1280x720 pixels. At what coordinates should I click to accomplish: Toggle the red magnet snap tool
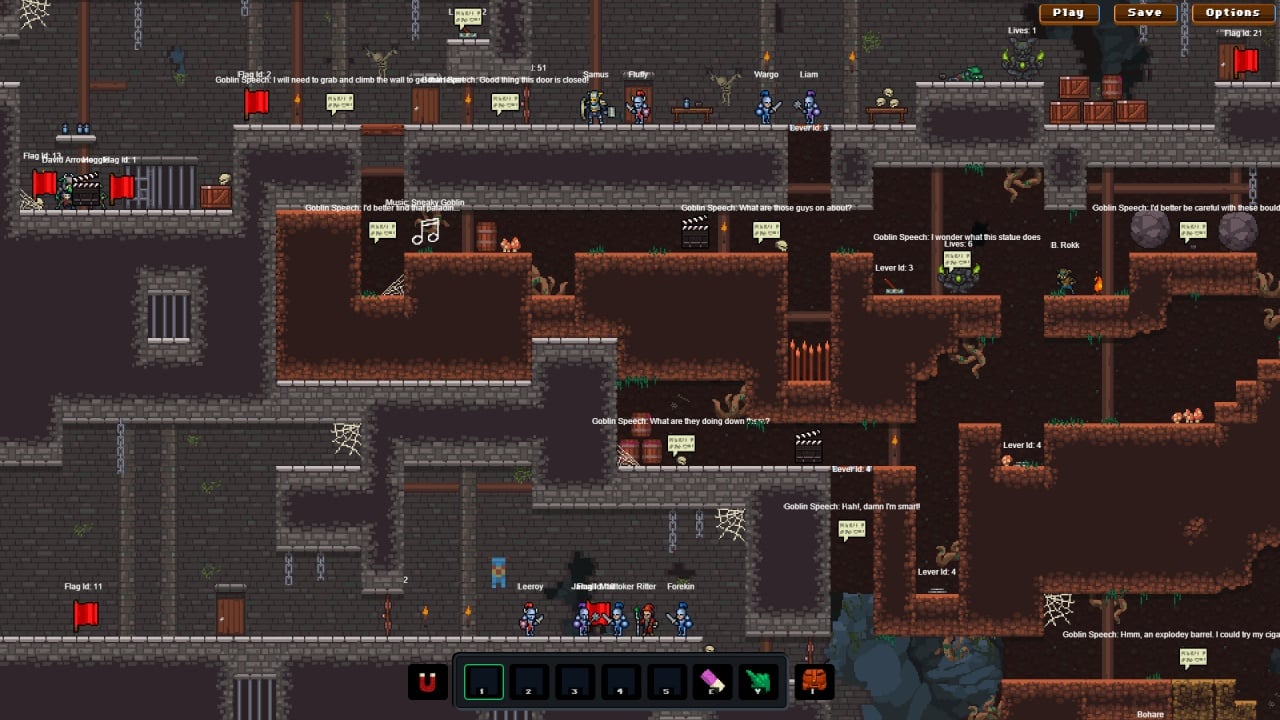(x=428, y=682)
